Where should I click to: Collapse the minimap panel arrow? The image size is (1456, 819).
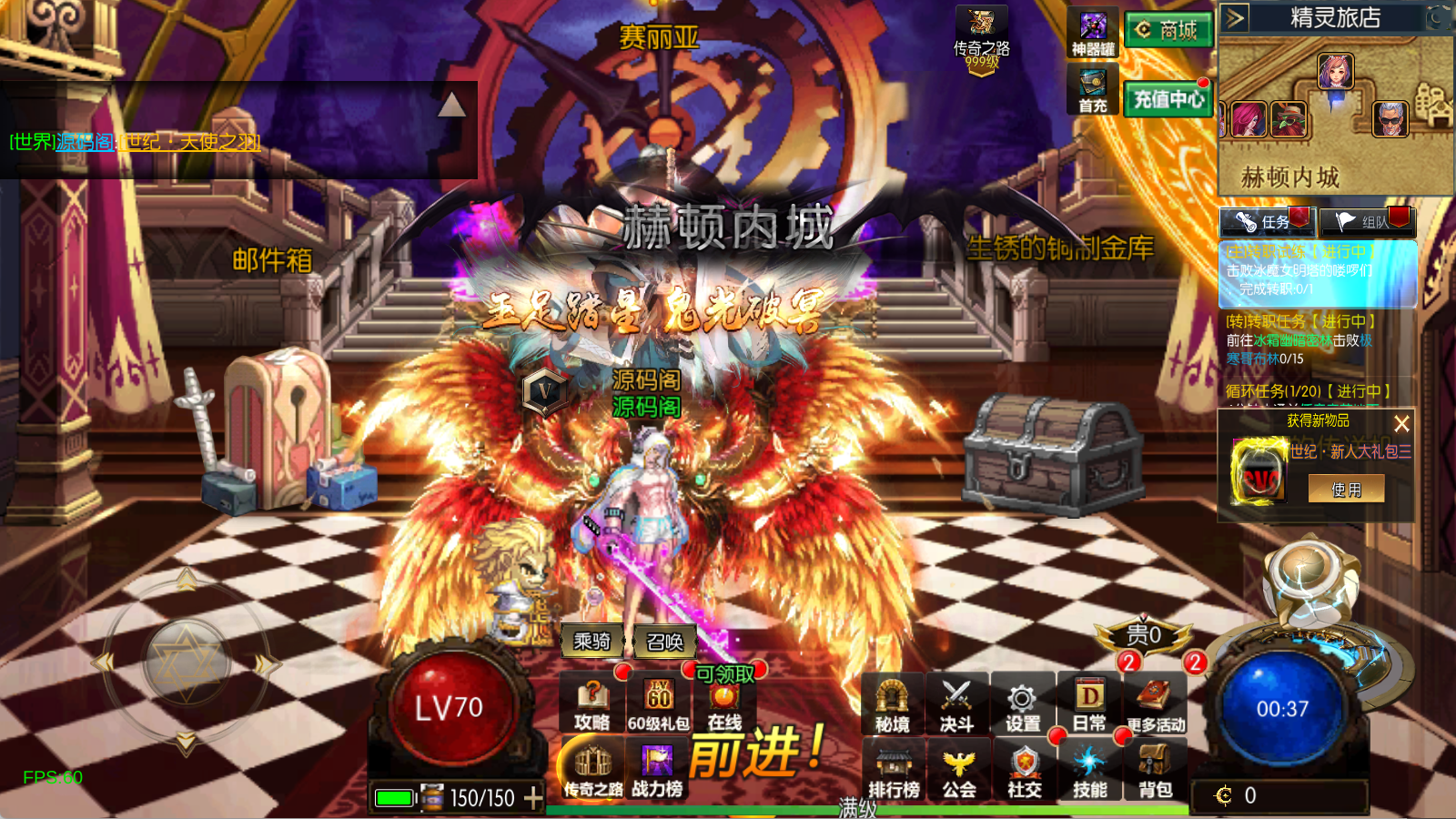click(x=1234, y=17)
